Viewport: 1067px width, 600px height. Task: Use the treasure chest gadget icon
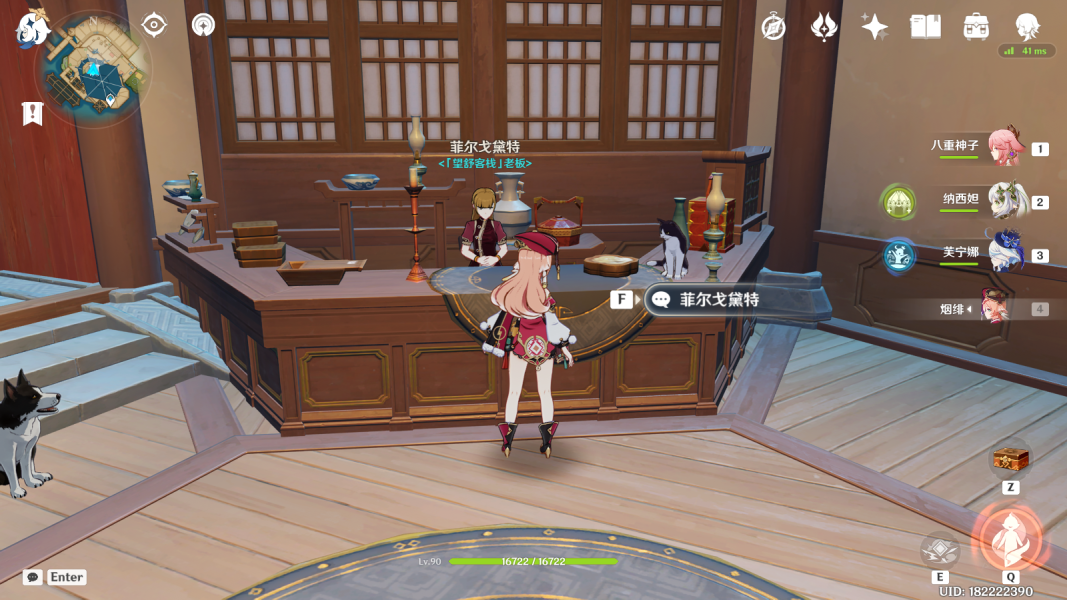coord(1010,459)
